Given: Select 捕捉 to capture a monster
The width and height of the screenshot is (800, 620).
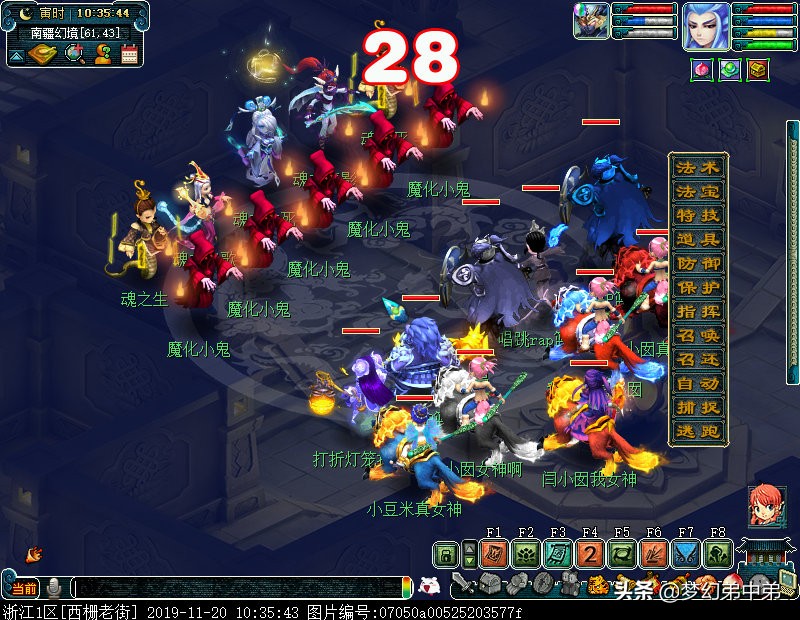Looking at the screenshot, I should [x=697, y=408].
